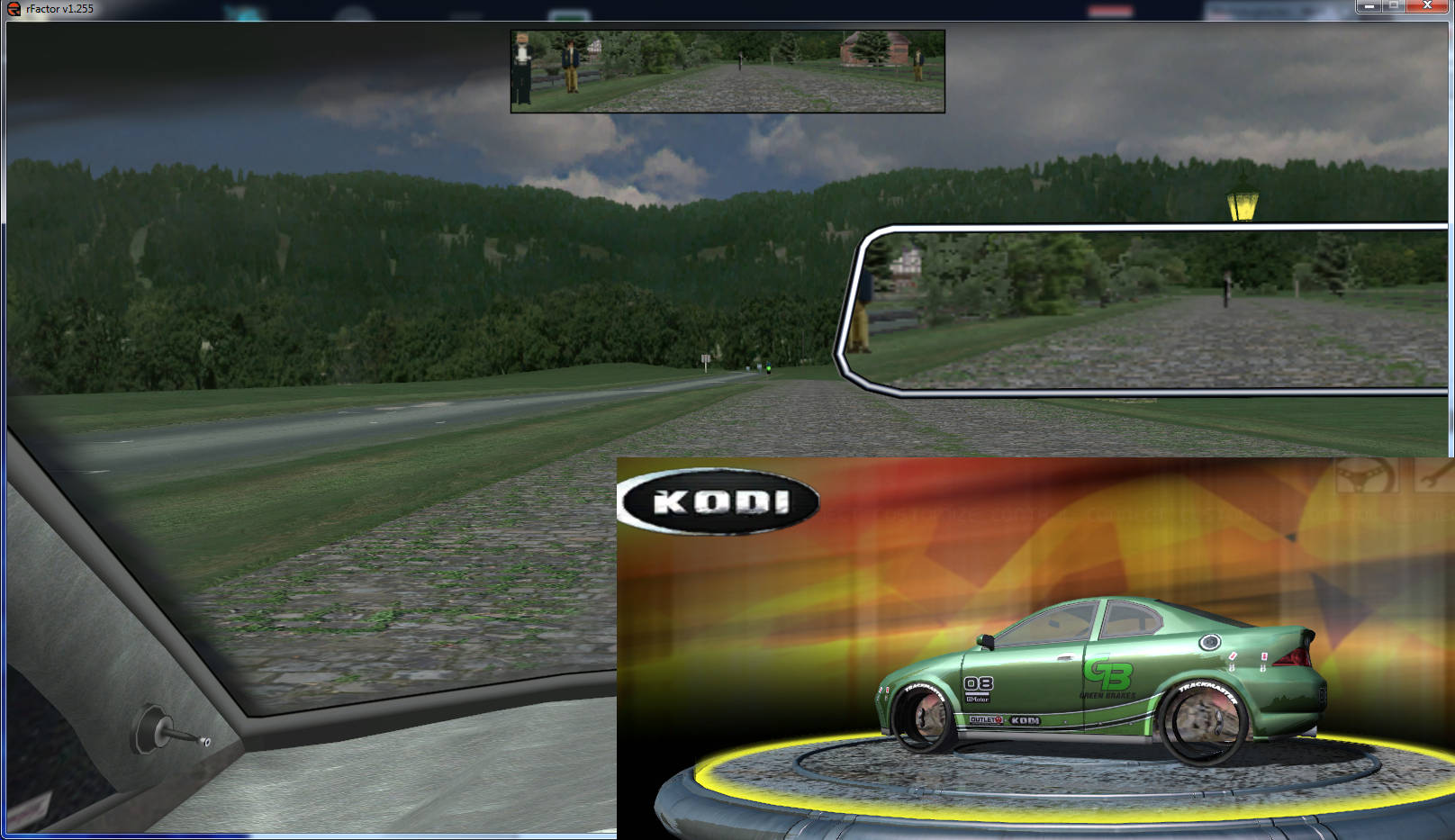This screenshot has height=840, width=1455.
Task: Close the rFactor window
Action: click(x=1427, y=6)
